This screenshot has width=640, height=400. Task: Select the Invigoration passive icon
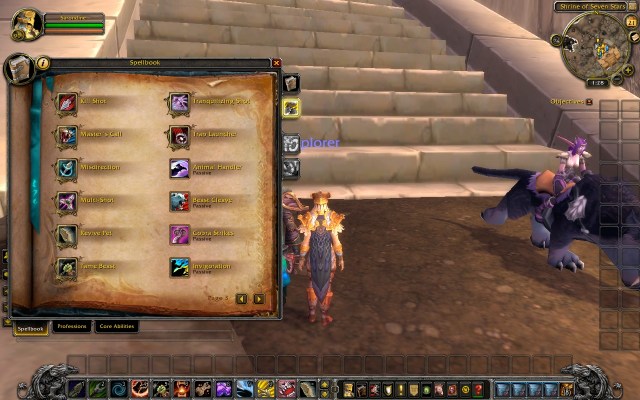(x=179, y=267)
